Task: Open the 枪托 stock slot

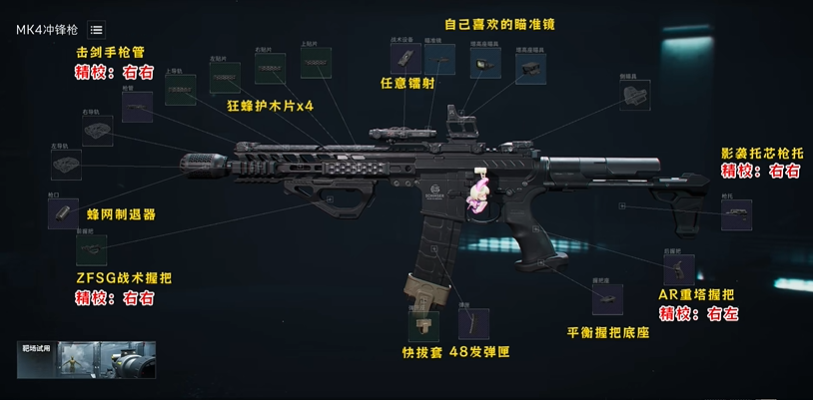Action: (737, 215)
